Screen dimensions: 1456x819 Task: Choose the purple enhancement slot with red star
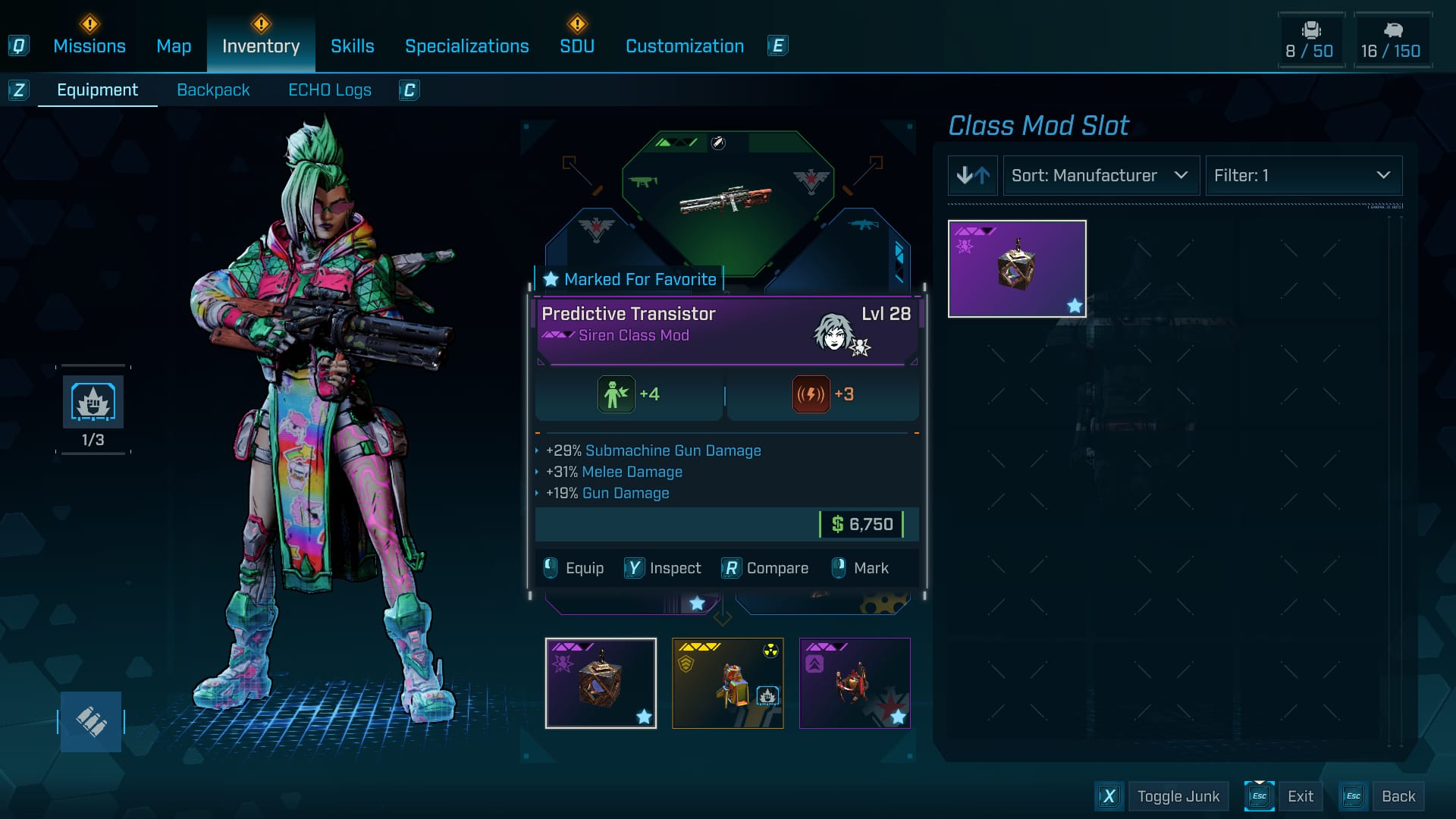point(855,682)
